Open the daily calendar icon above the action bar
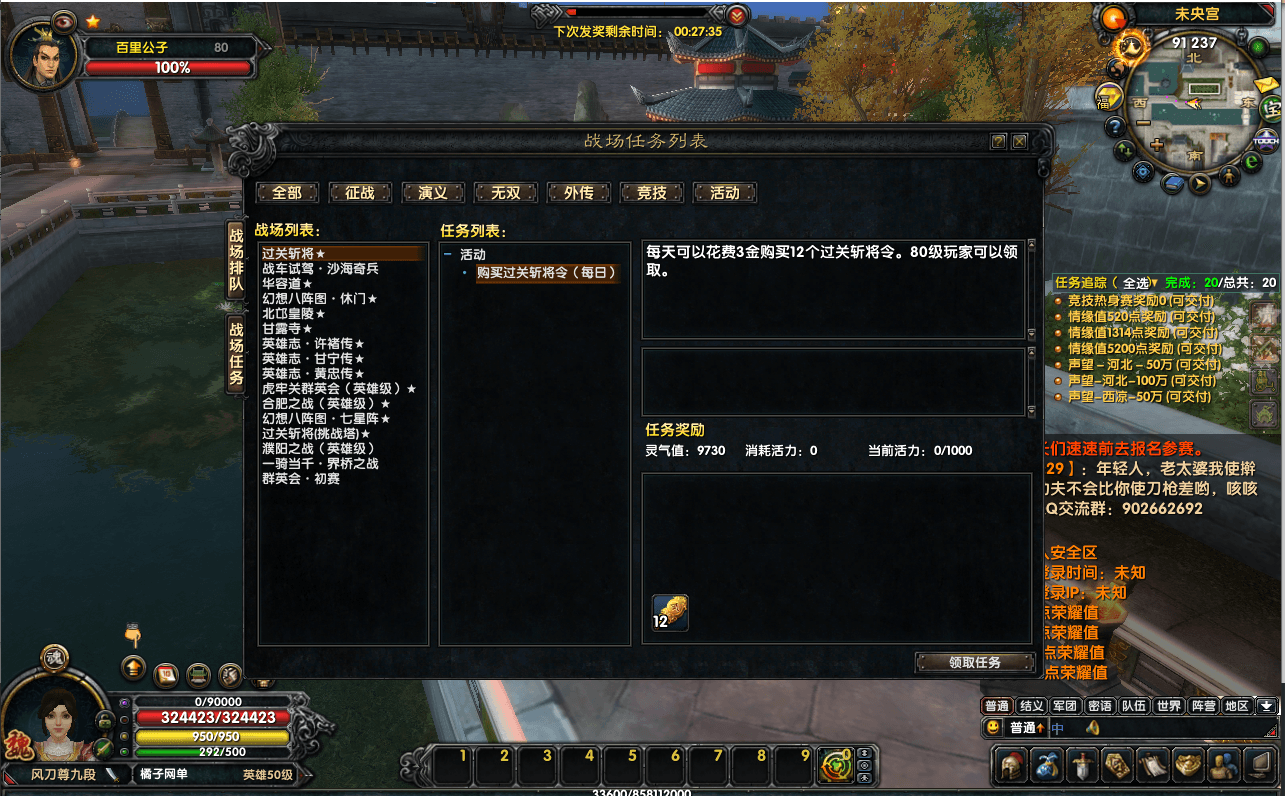Viewport: 1285px width, 796px height. [x=166, y=675]
